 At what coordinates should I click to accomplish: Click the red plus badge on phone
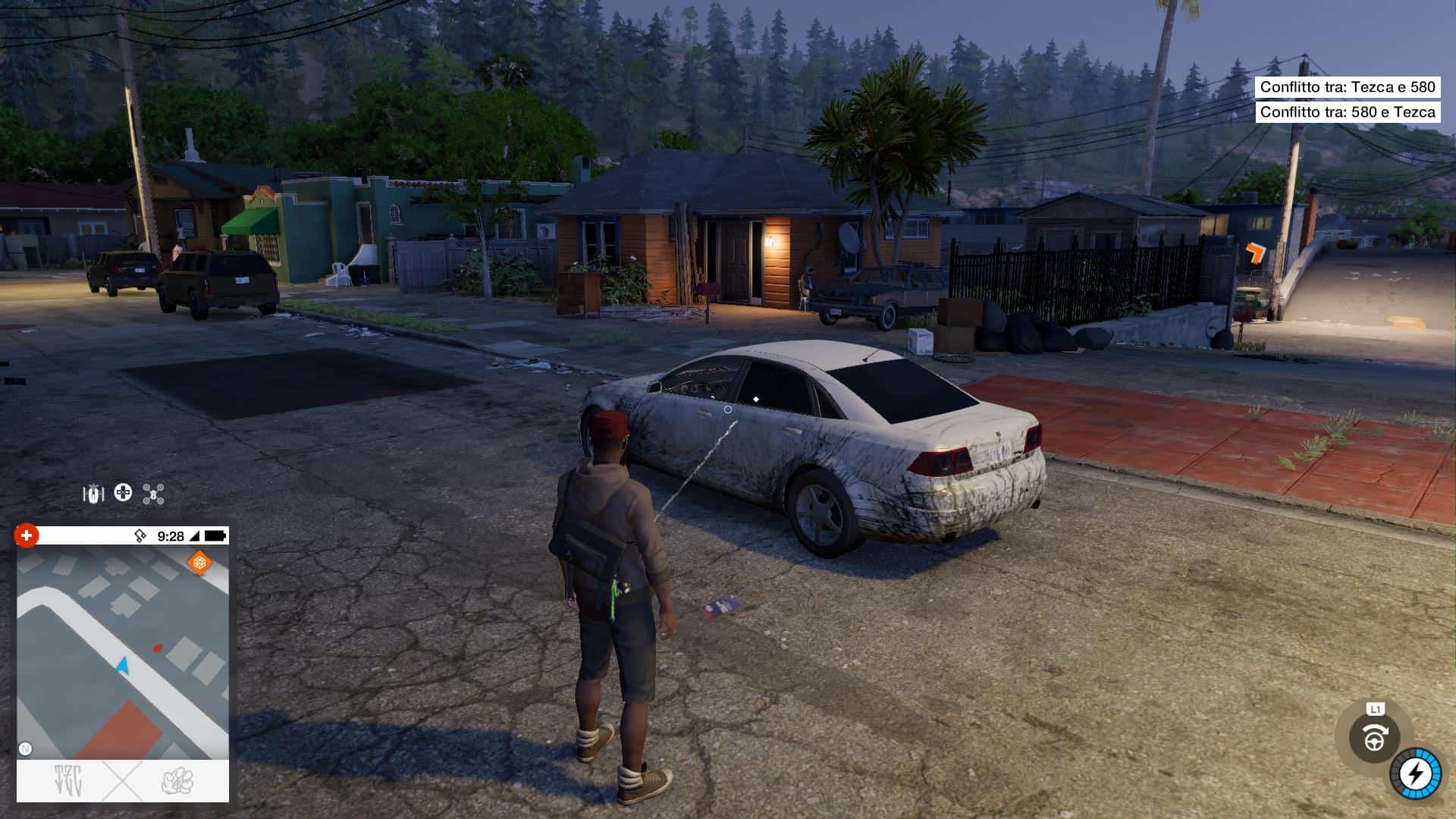[x=26, y=535]
